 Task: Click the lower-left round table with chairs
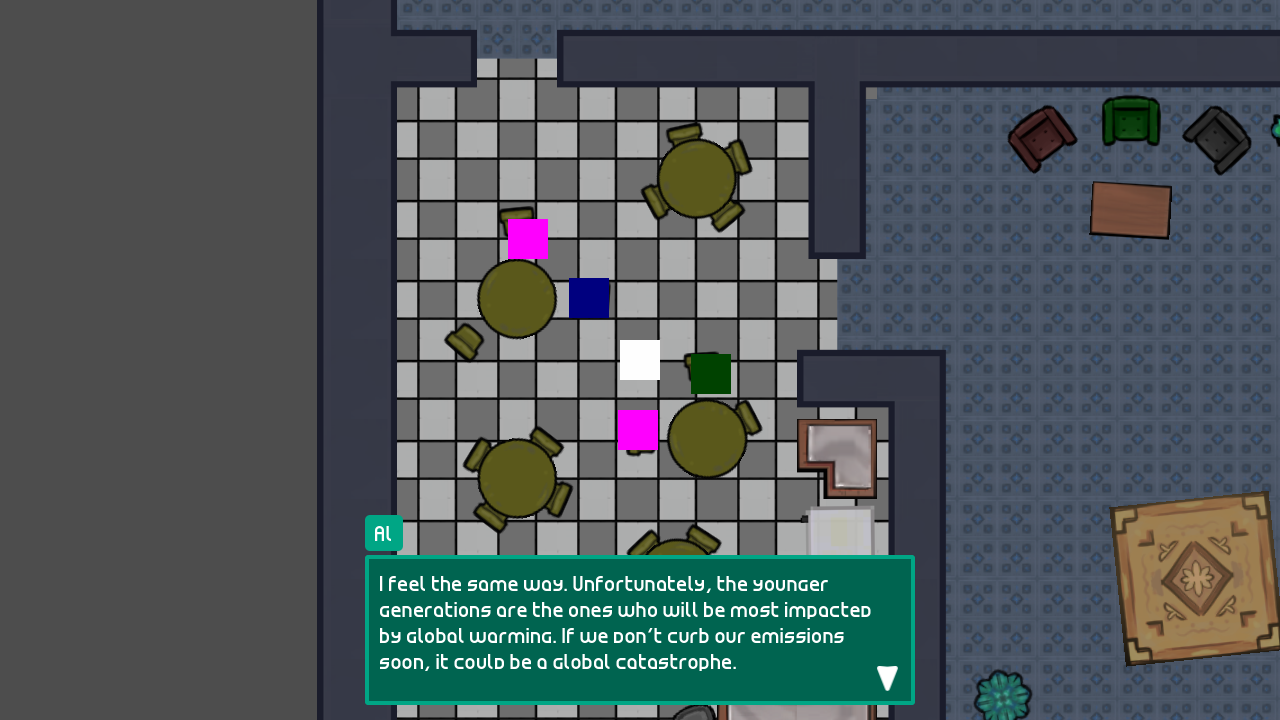pyautogui.click(x=517, y=477)
